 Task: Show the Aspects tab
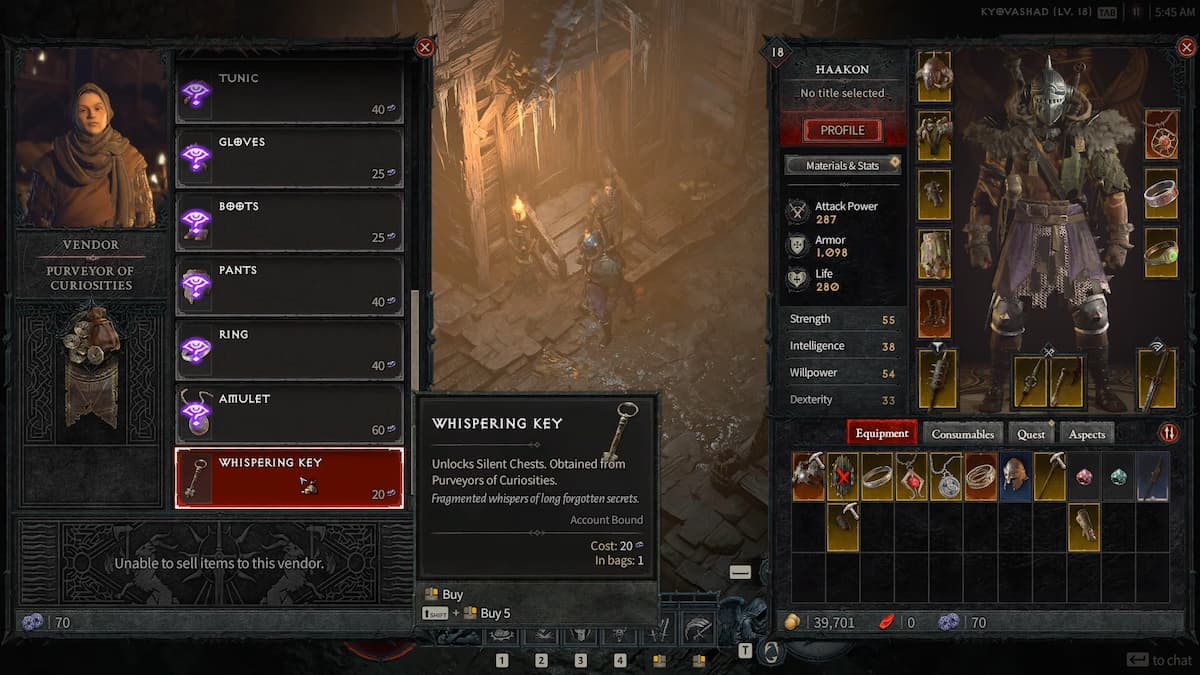click(1087, 434)
